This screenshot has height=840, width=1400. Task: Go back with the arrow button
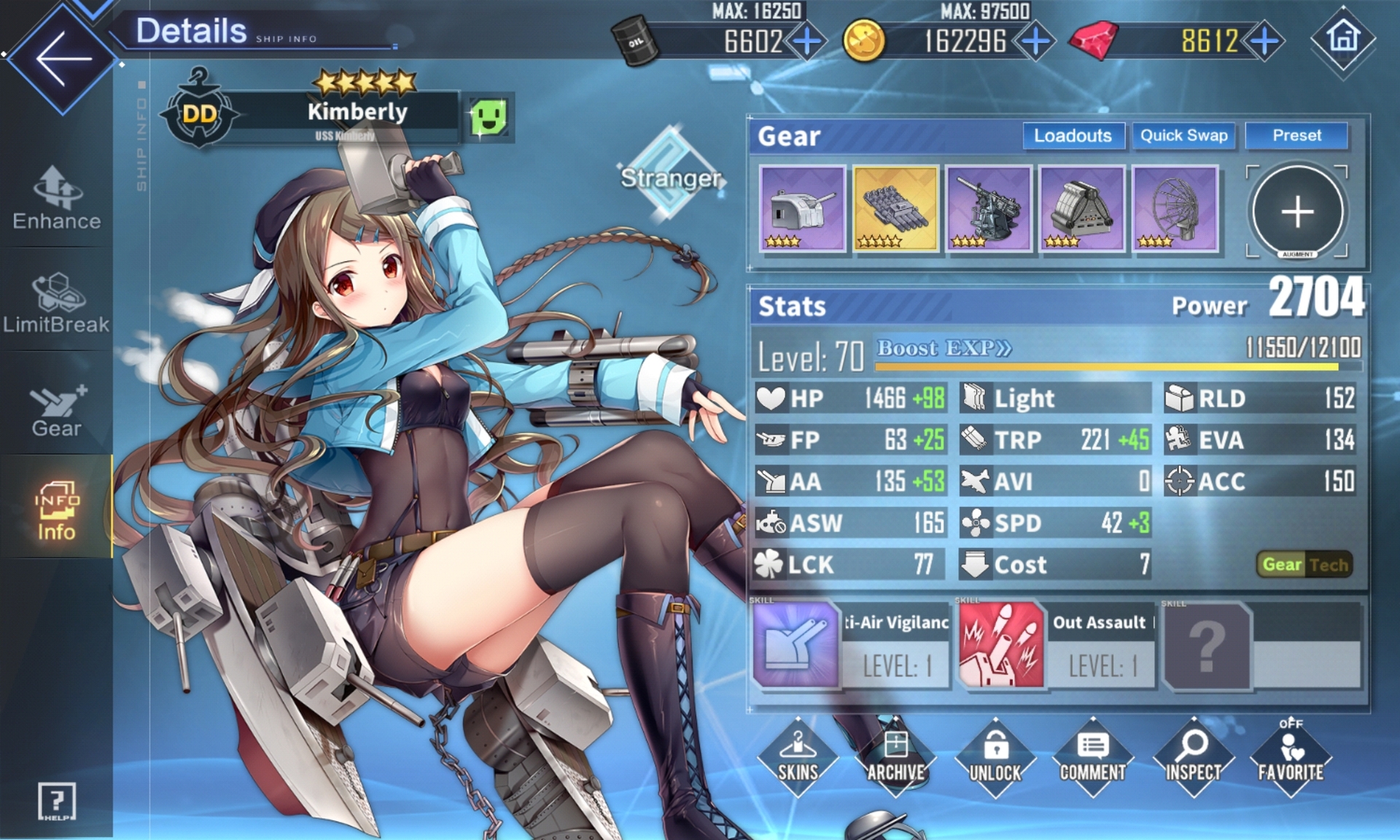(x=63, y=58)
